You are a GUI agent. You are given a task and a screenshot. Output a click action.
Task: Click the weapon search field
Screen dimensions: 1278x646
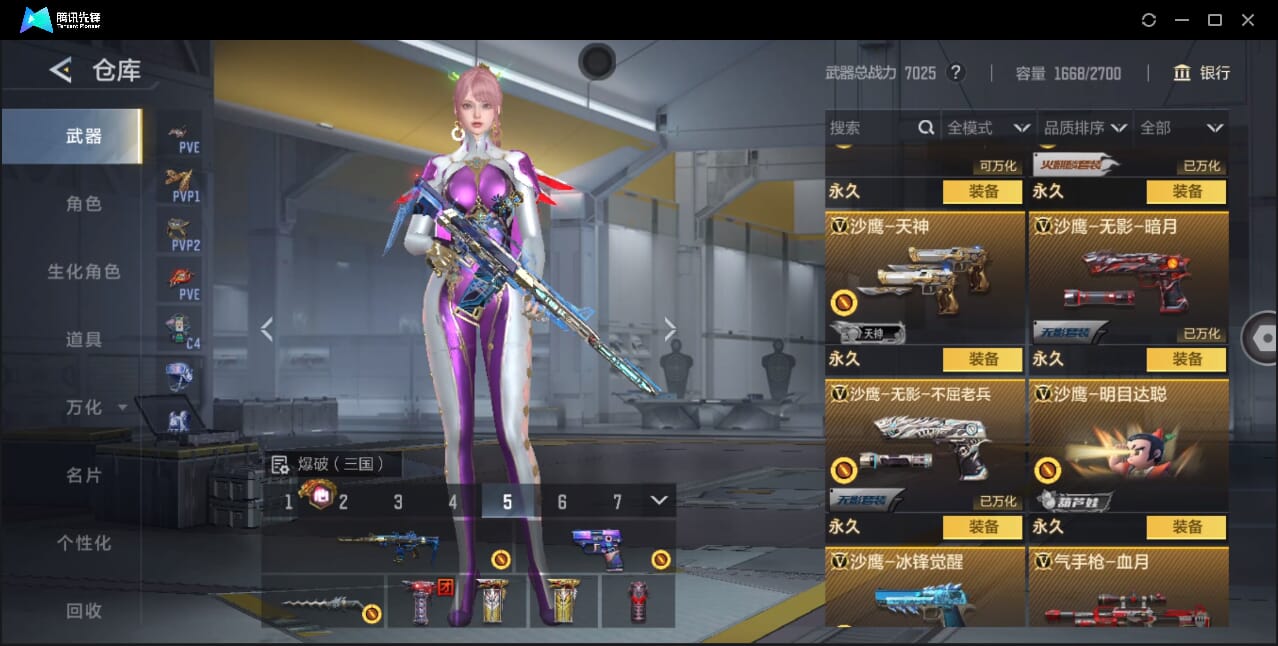pos(870,128)
